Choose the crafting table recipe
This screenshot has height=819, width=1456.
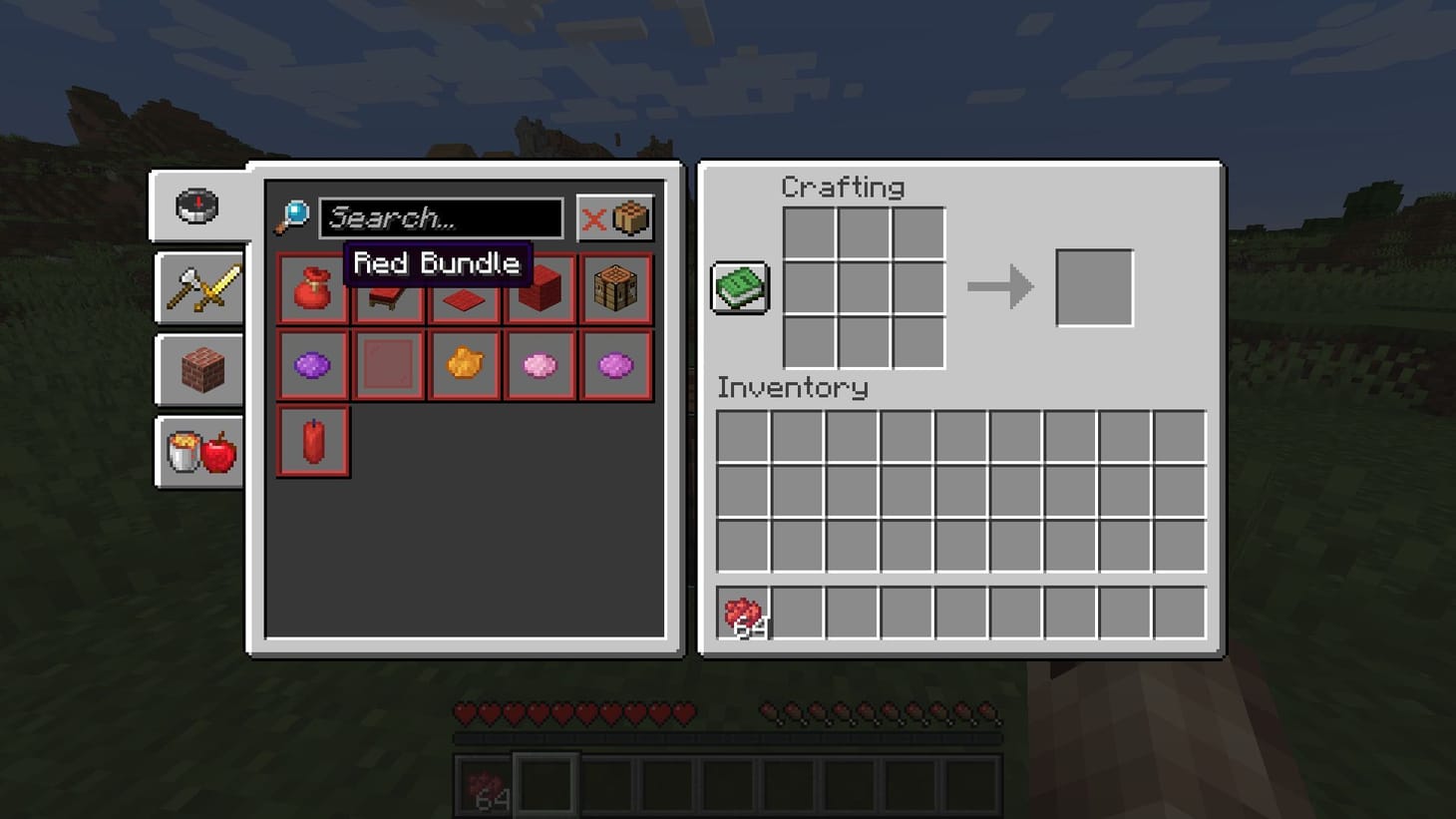click(x=615, y=289)
